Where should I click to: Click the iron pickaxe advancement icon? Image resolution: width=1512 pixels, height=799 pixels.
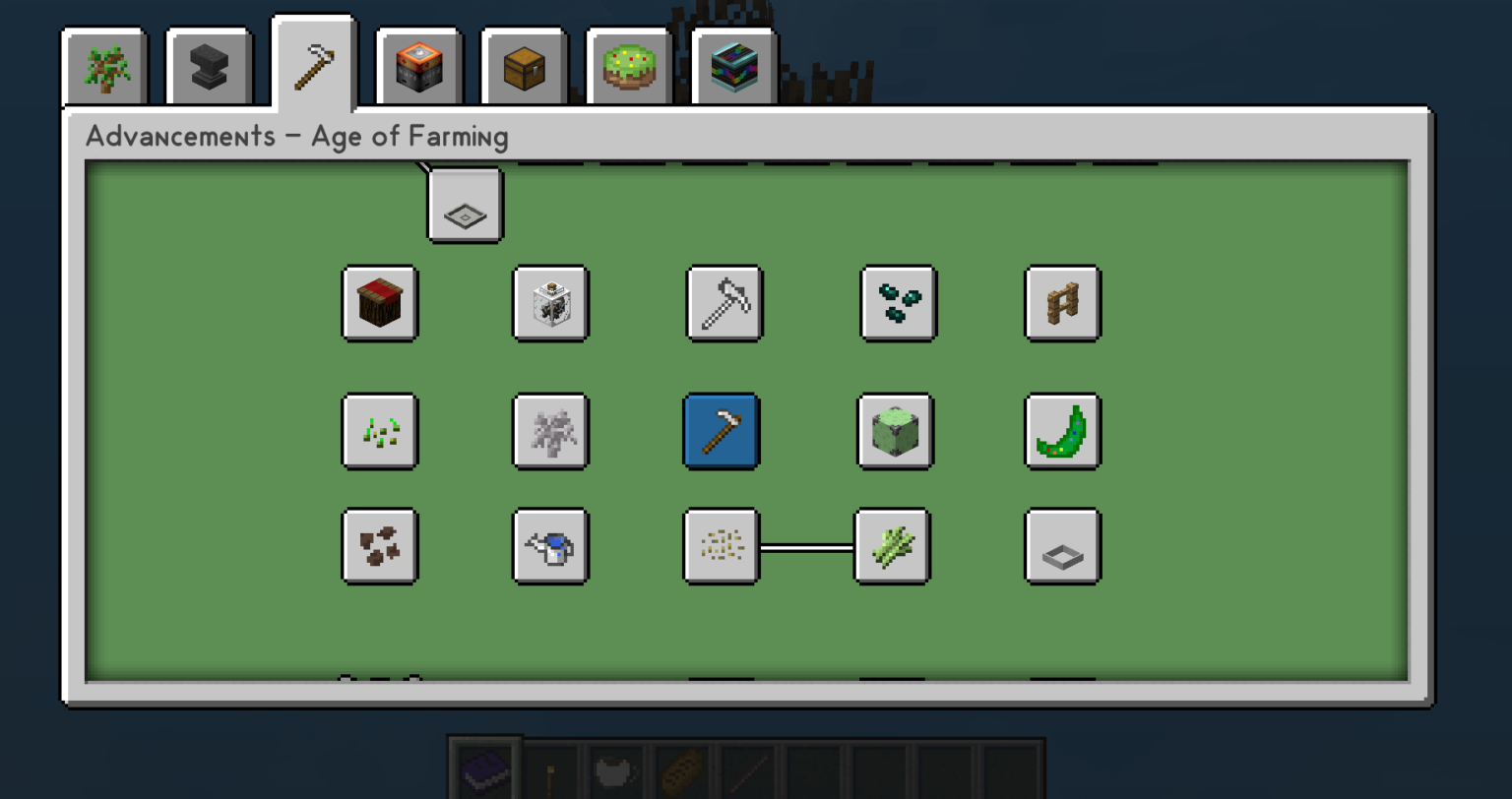[724, 305]
